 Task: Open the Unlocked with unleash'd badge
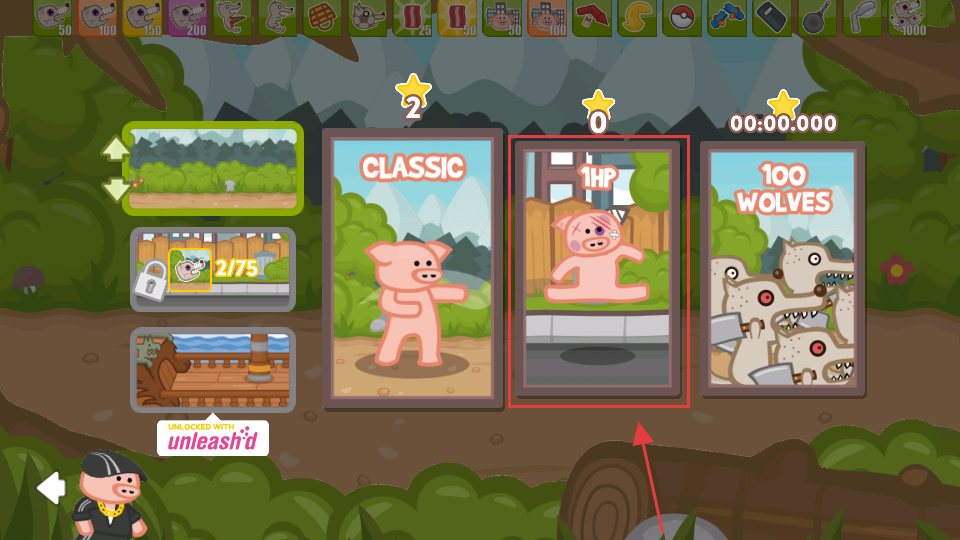pos(213,438)
